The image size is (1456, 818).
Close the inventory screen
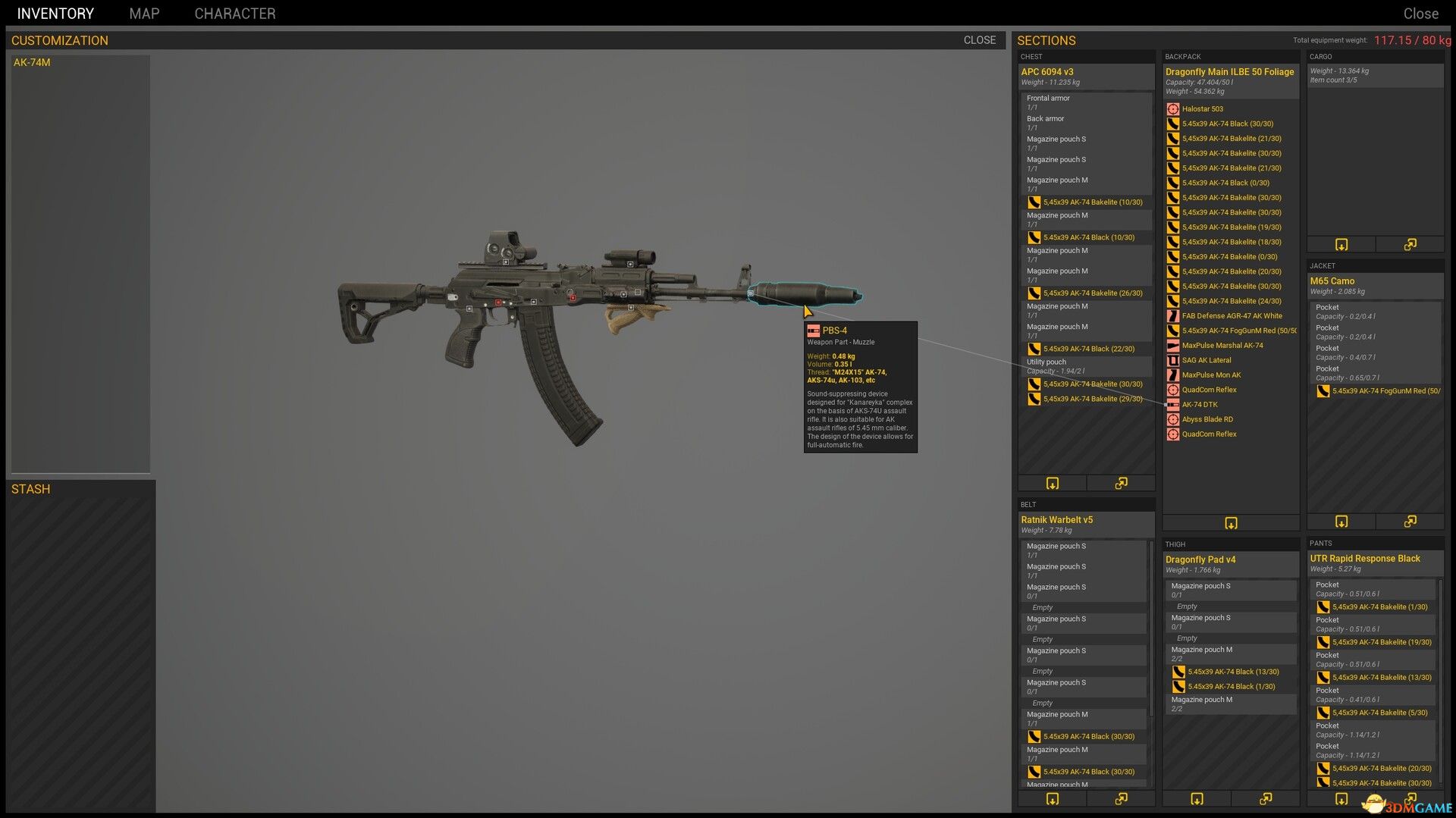[x=1420, y=14]
